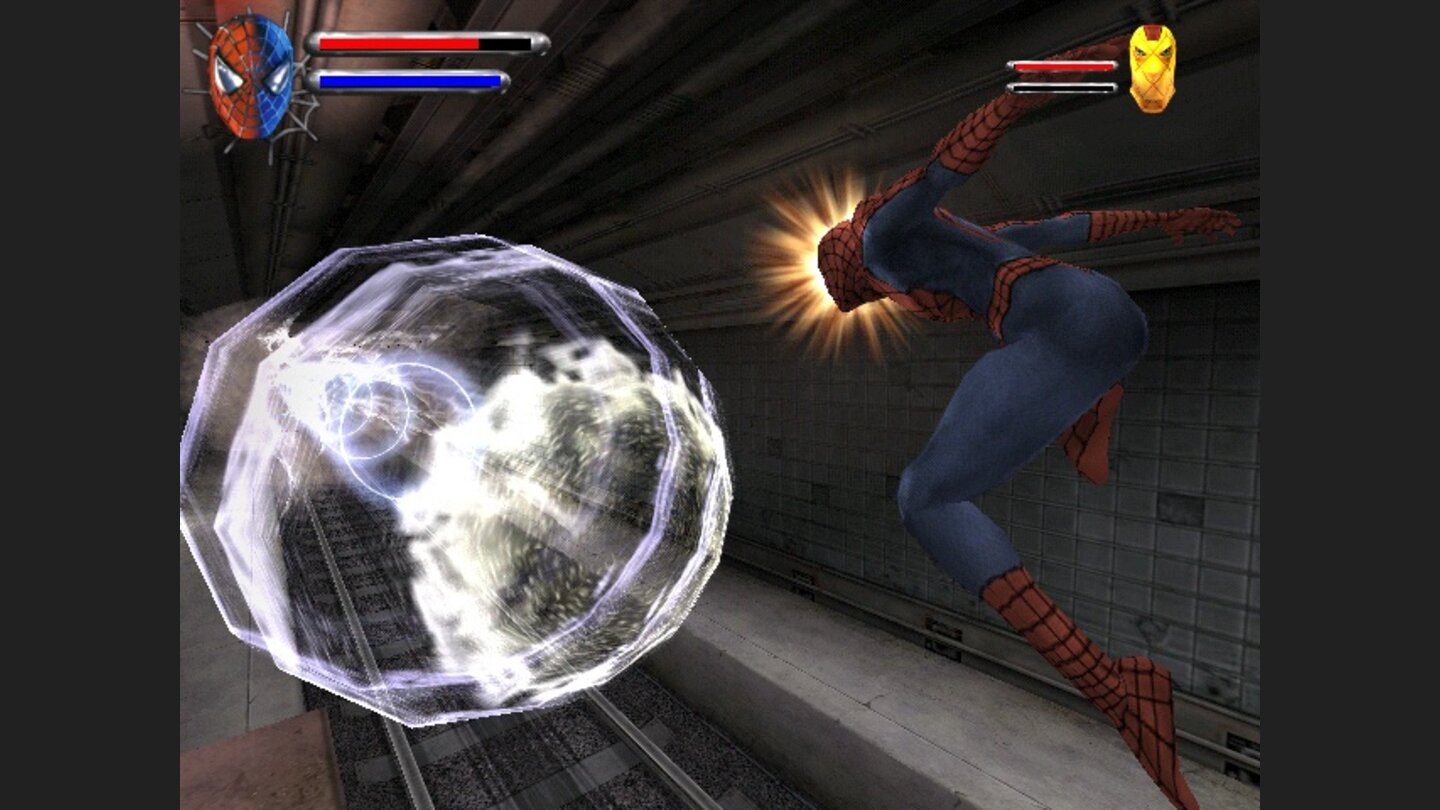Click Spider-Man's leaping figure
The height and width of the screenshot is (810, 1440).
coord(1000,400)
